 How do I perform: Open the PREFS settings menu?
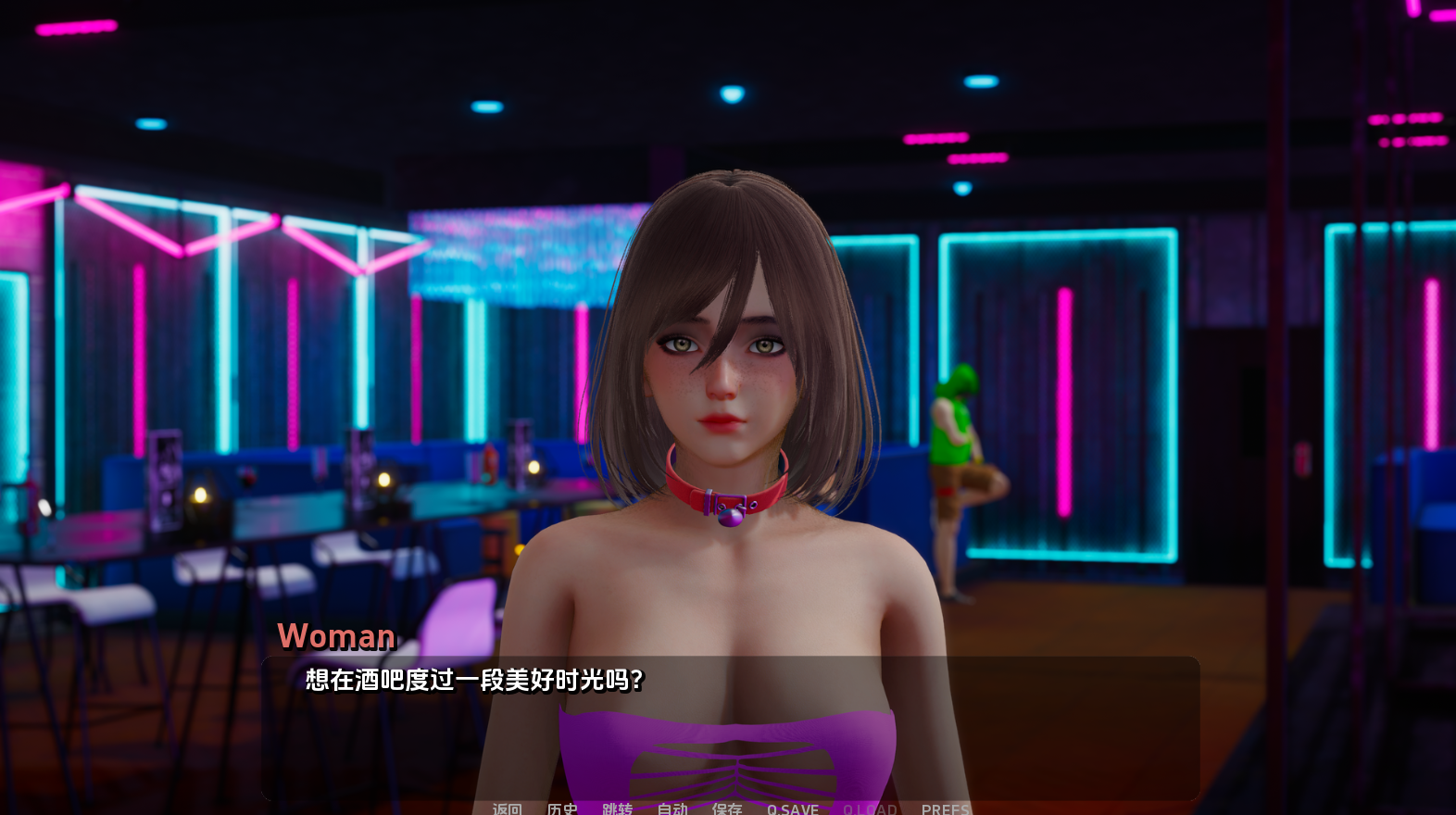(x=947, y=808)
